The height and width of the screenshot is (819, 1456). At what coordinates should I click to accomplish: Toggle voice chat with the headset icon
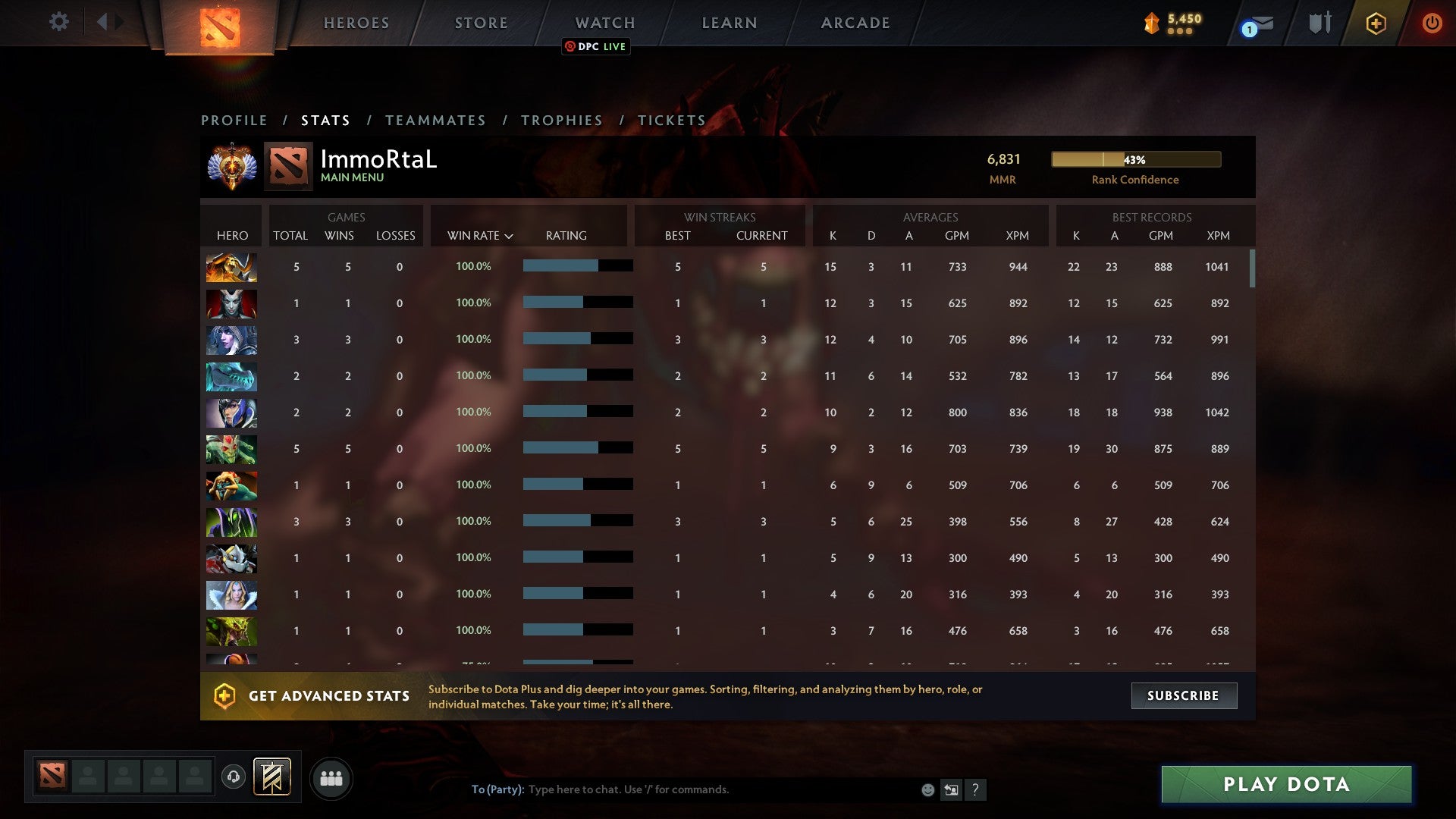(x=233, y=777)
